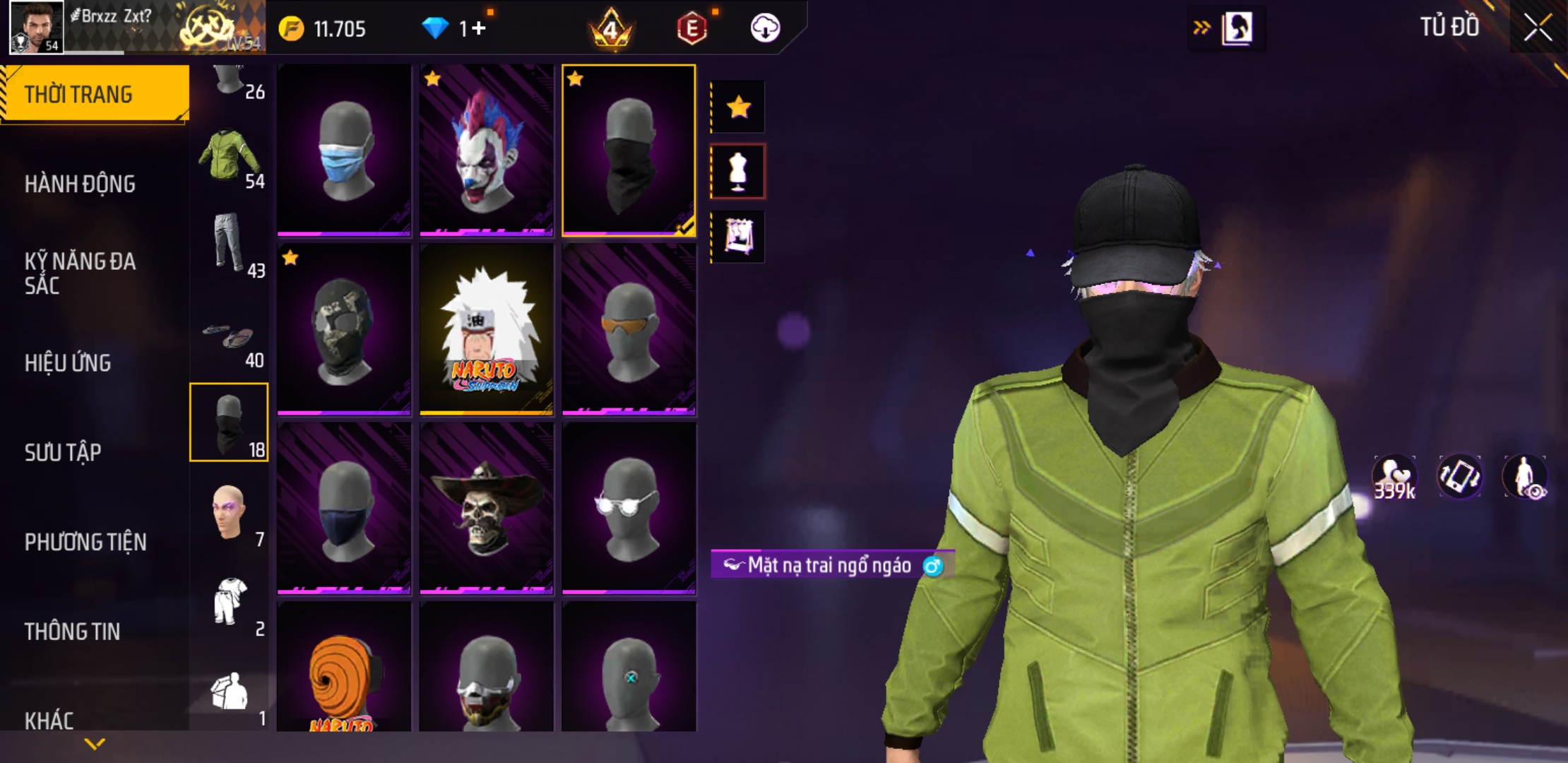The height and width of the screenshot is (763, 1568).
Task: Open the player profile avatar
Action: [36, 27]
